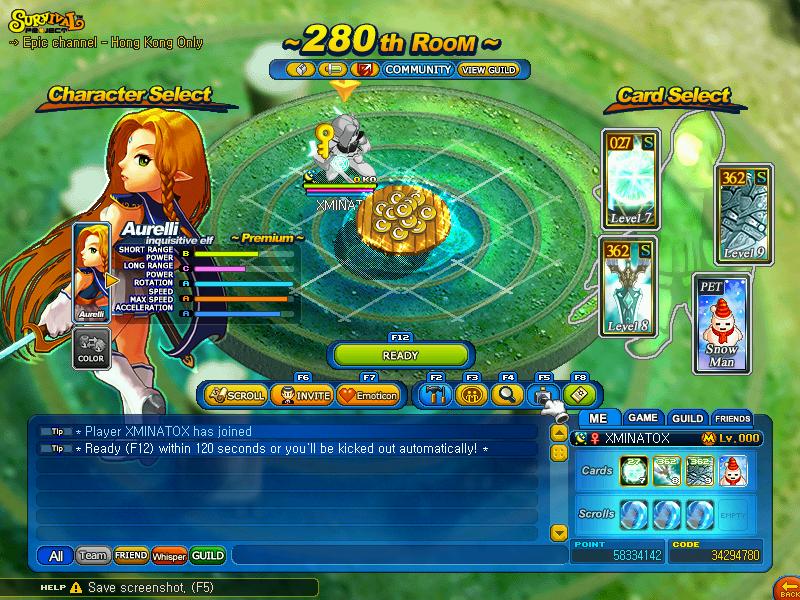Switch to the GAME tab

pos(642,418)
